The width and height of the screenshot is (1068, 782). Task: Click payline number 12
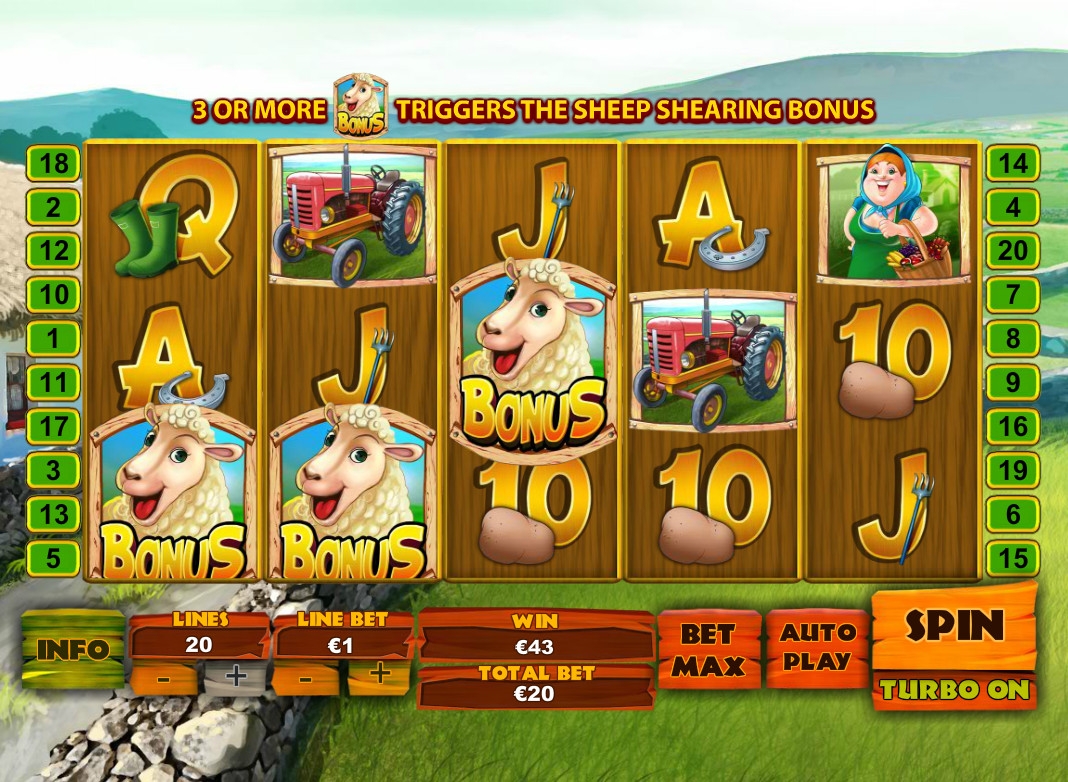[53, 250]
